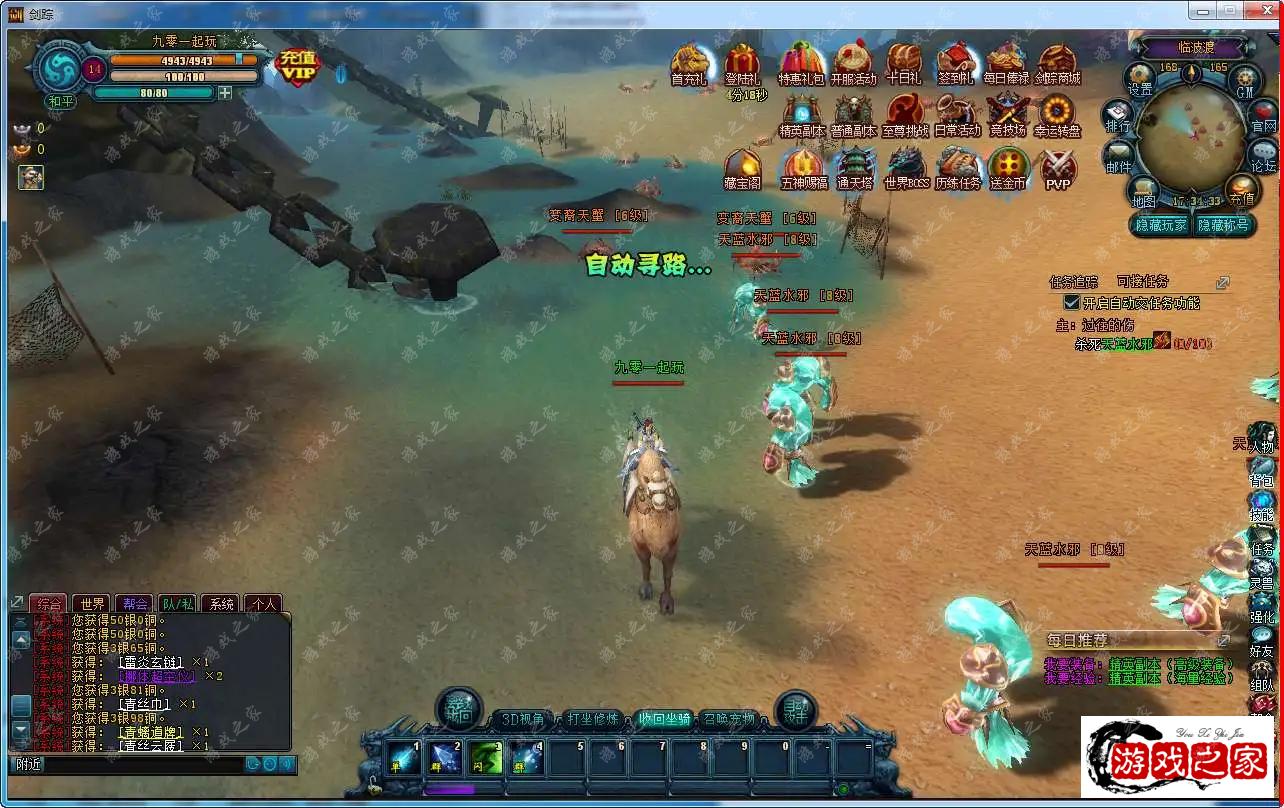
Task: Click the 隐藏称号 hide titles button
Action: point(1223,225)
